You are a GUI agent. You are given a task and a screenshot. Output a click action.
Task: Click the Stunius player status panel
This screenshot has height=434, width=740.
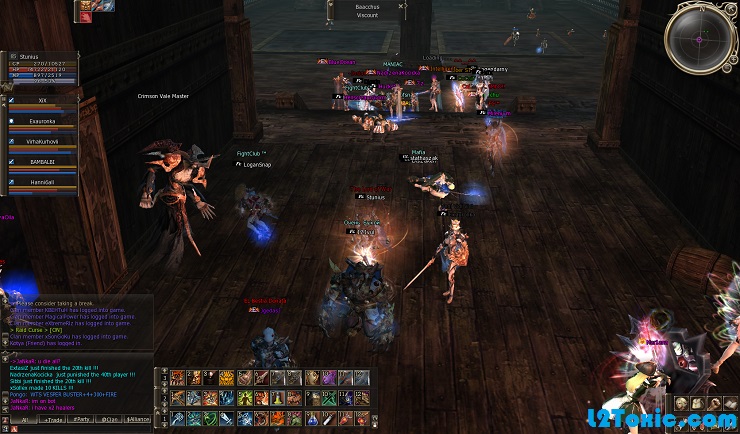click(40, 68)
